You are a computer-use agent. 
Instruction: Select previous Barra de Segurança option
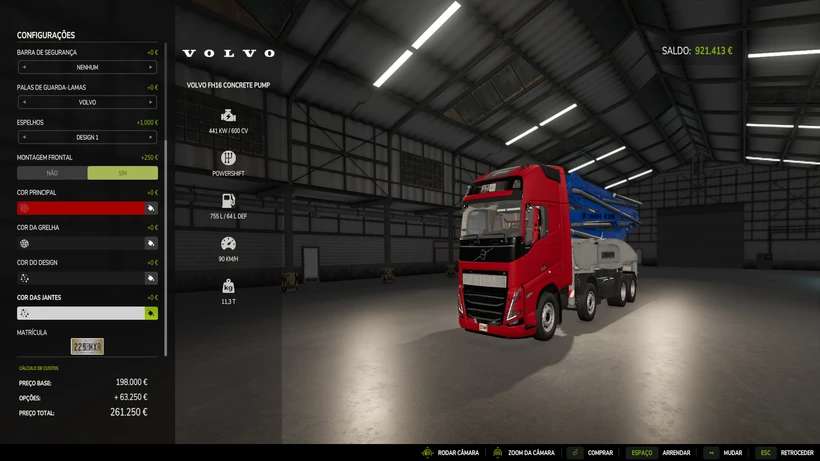[23, 67]
